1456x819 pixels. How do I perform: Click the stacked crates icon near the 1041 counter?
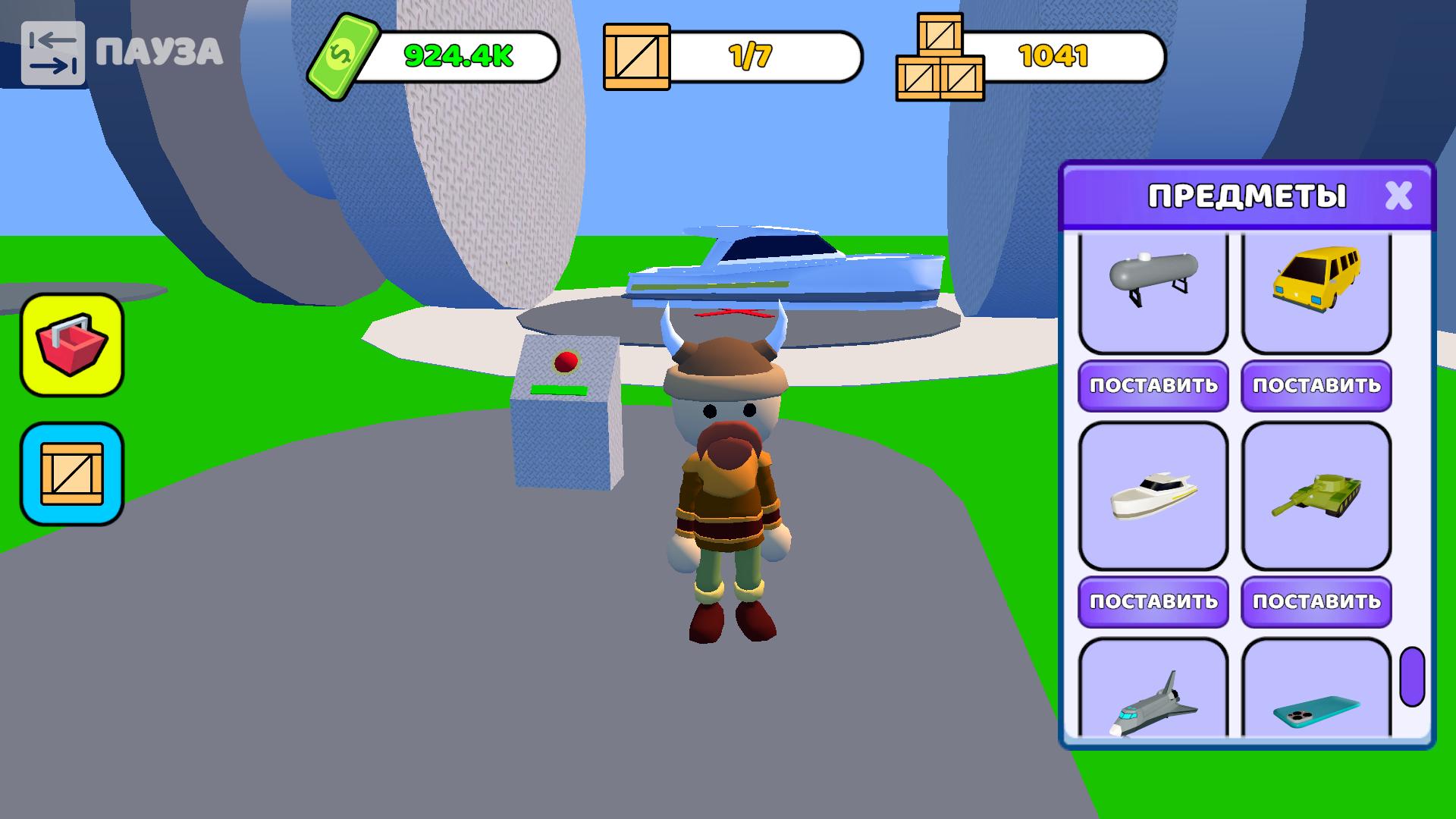(940, 57)
